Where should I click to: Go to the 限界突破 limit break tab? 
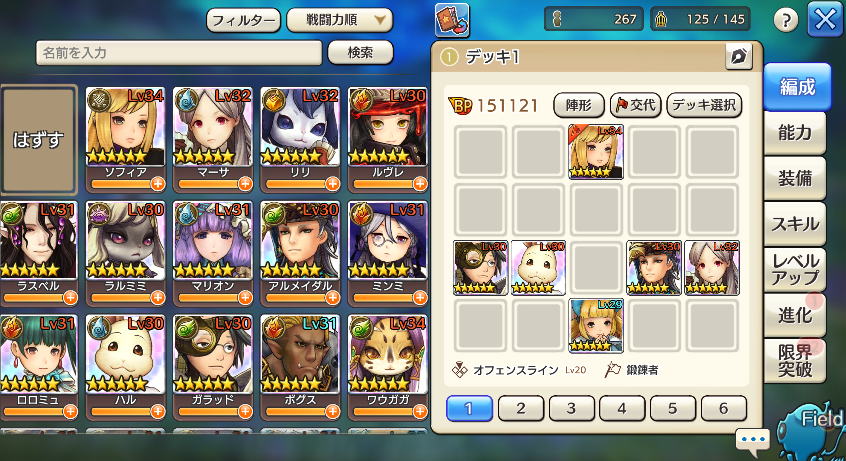click(795, 361)
